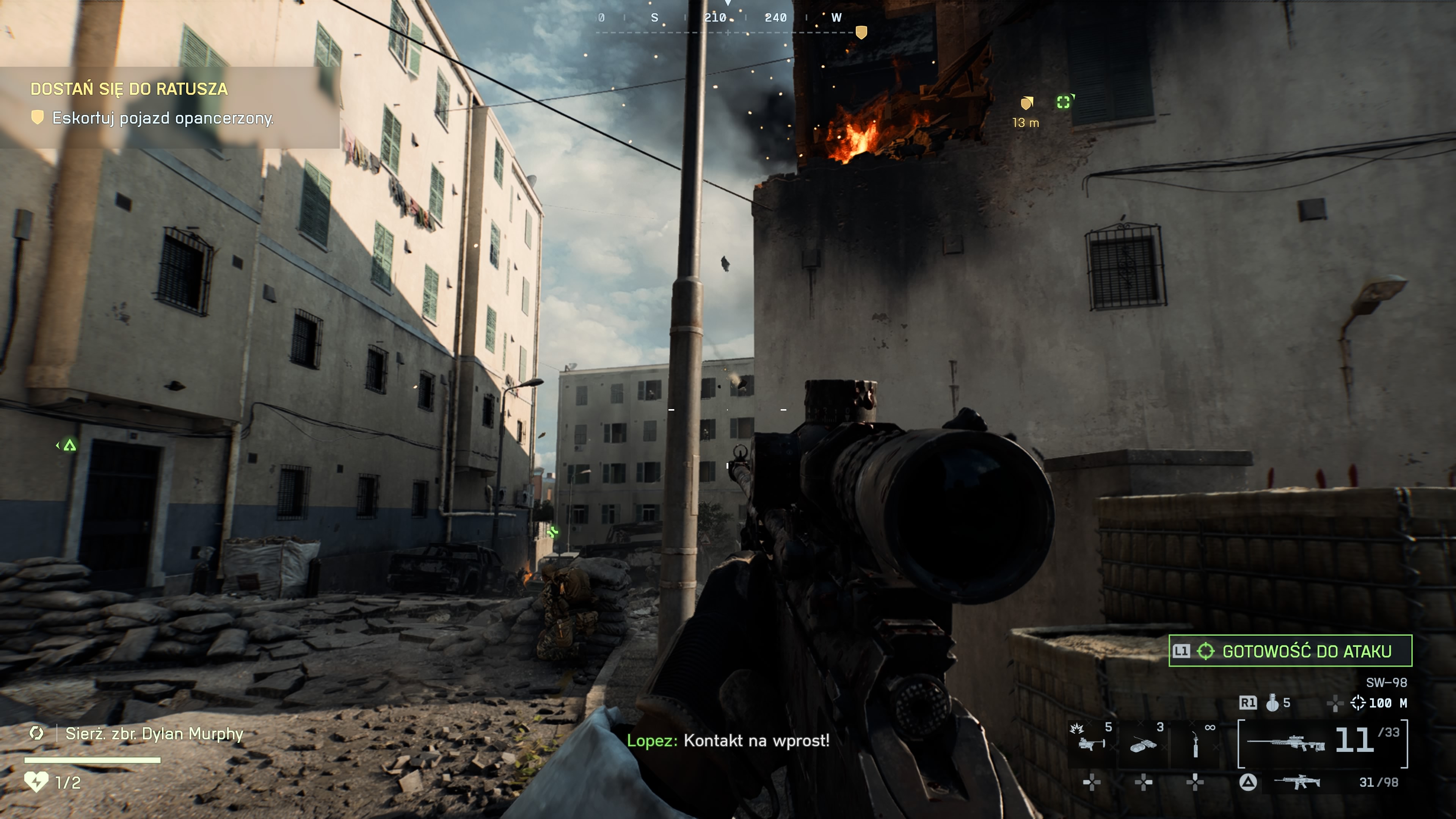Image resolution: width=1456 pixels, height=819 pixels.
Task: Click the green squad target marker
Action: point(1064,102)
